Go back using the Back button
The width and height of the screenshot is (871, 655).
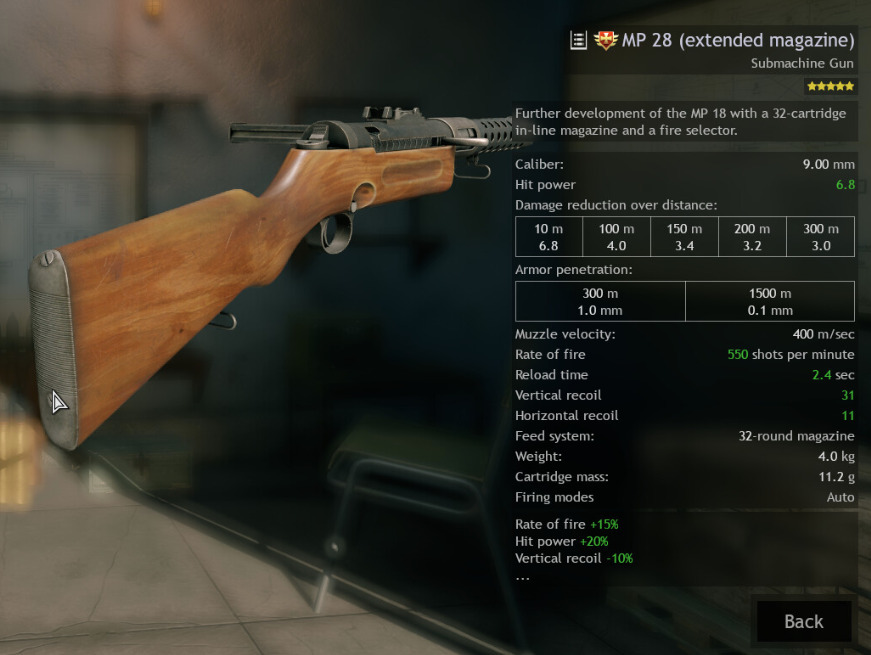pyautogui.click(x=803, y=621)
